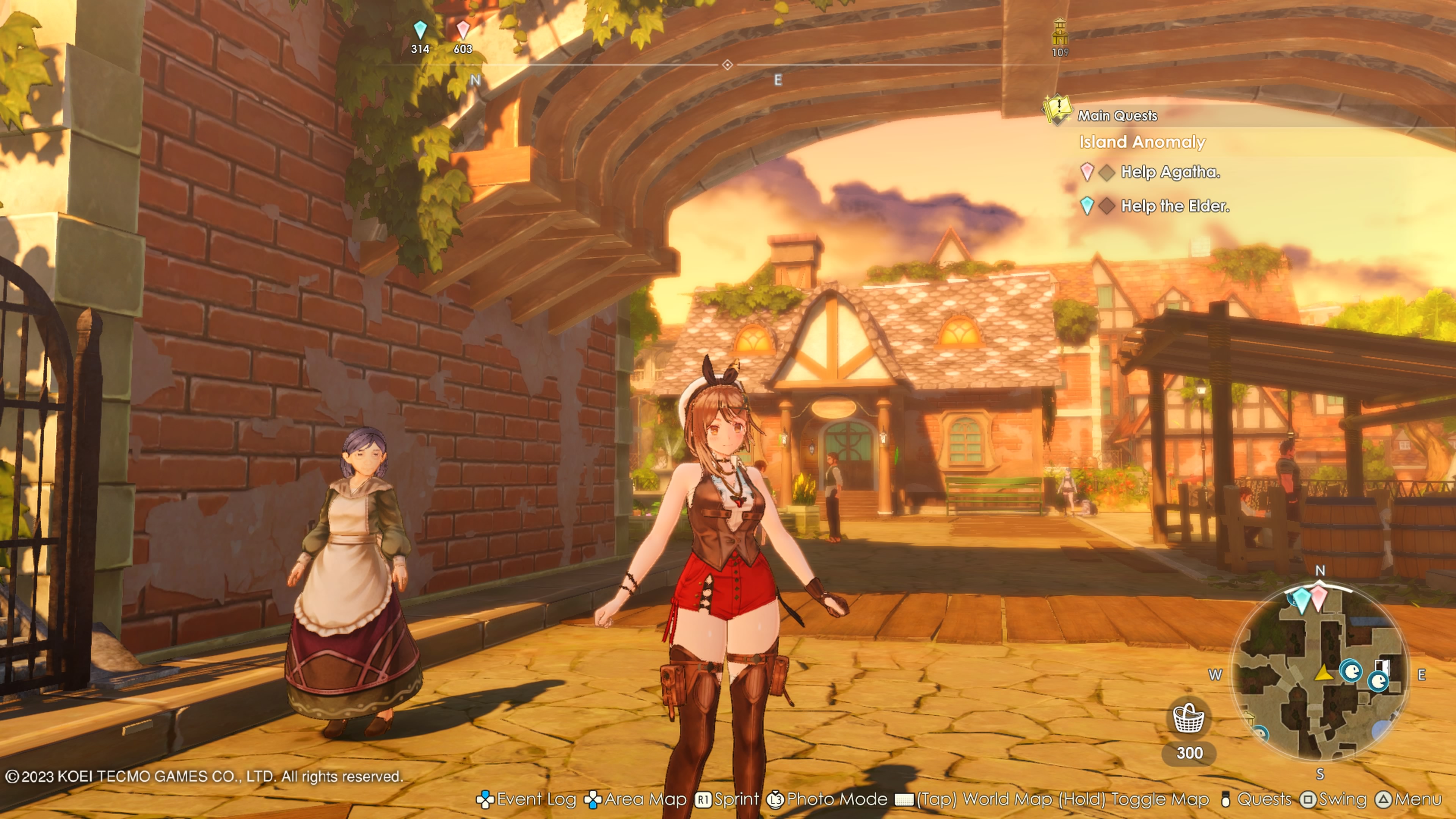This screenshot has width=1456, height=819.
Task: Open the gathering basket icon
Action: pos(1189,718)
